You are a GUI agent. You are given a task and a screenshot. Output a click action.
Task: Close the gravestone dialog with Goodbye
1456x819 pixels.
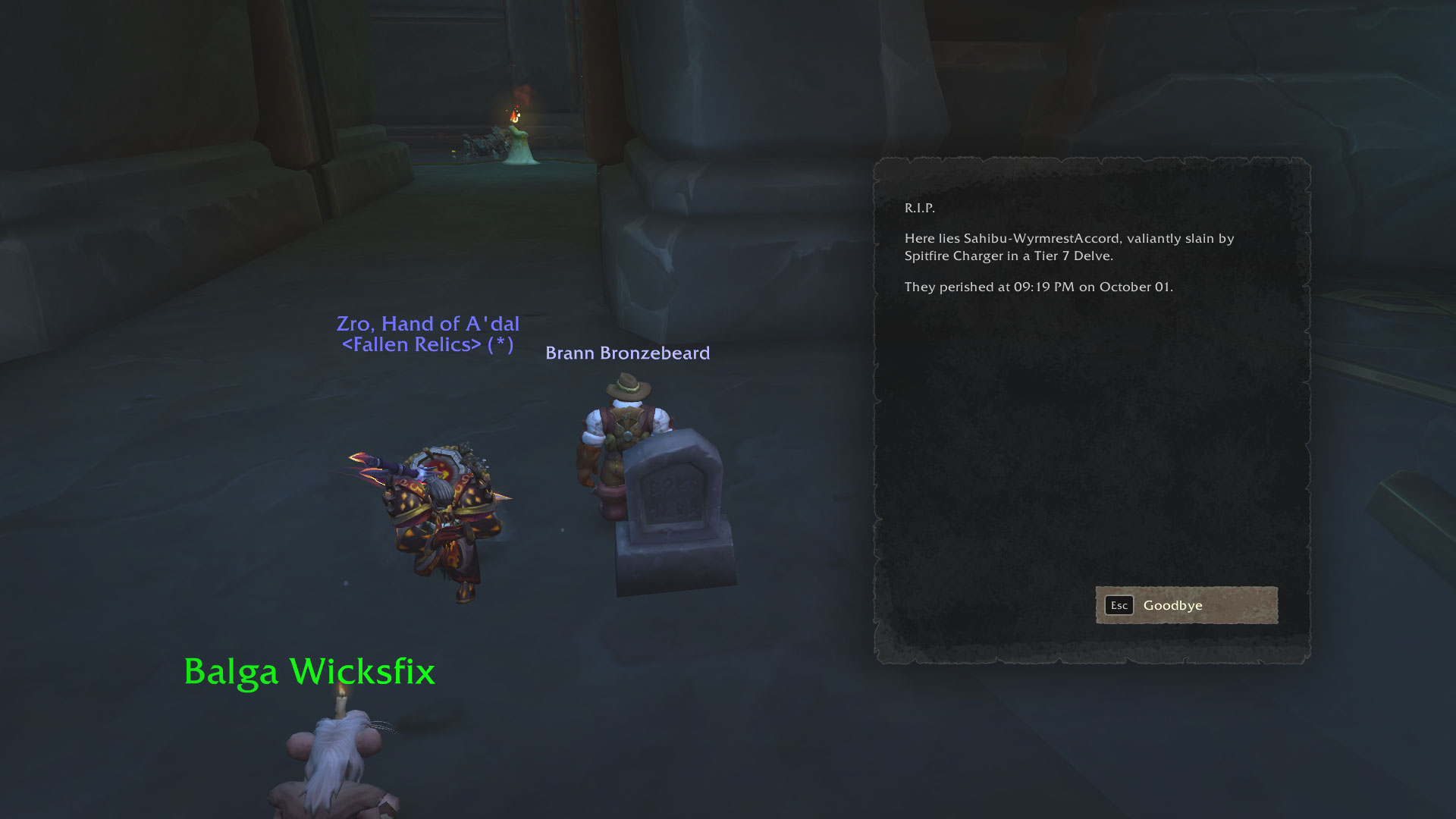pyautogui.click(x=1186, y=605)
